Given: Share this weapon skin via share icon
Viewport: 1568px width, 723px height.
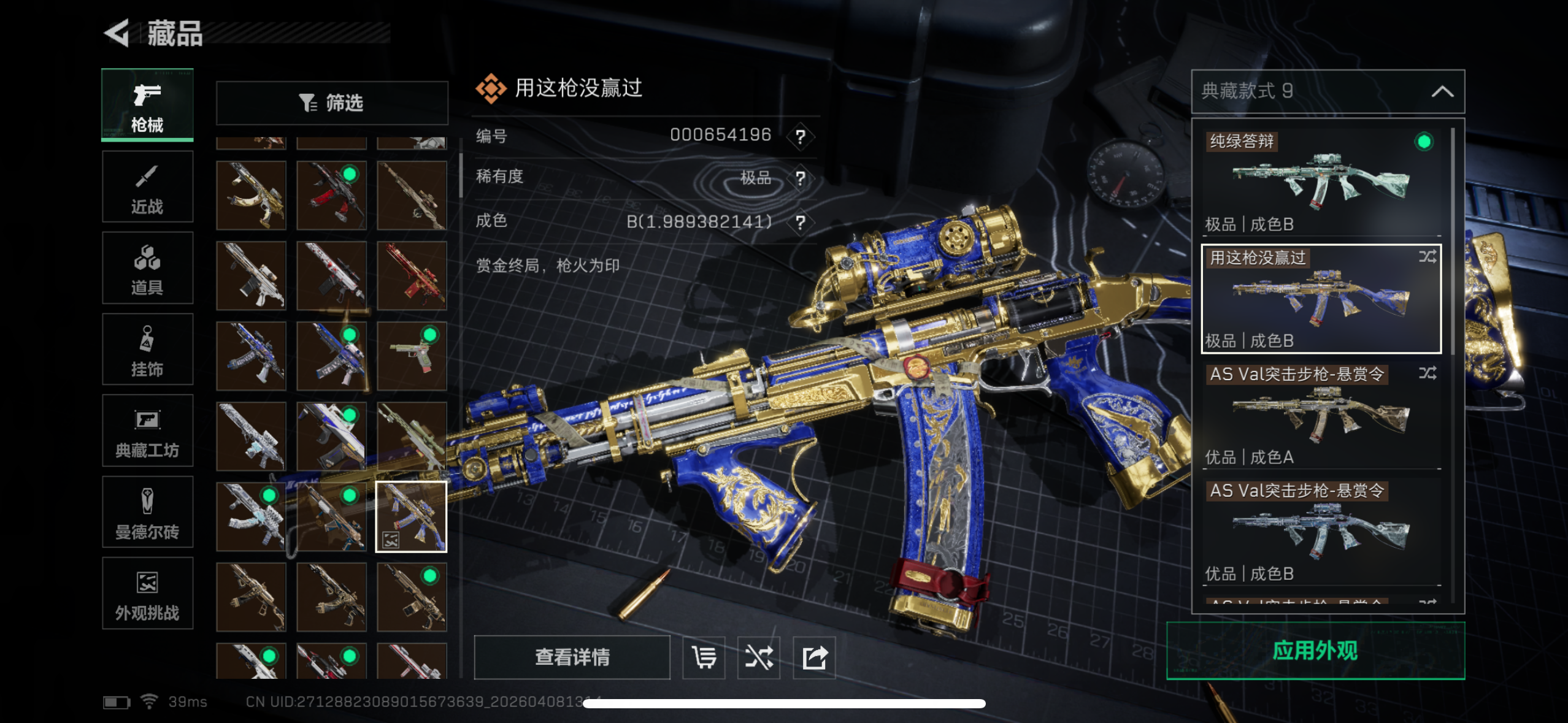Looking at the screenshot, I should pos(814,657).
